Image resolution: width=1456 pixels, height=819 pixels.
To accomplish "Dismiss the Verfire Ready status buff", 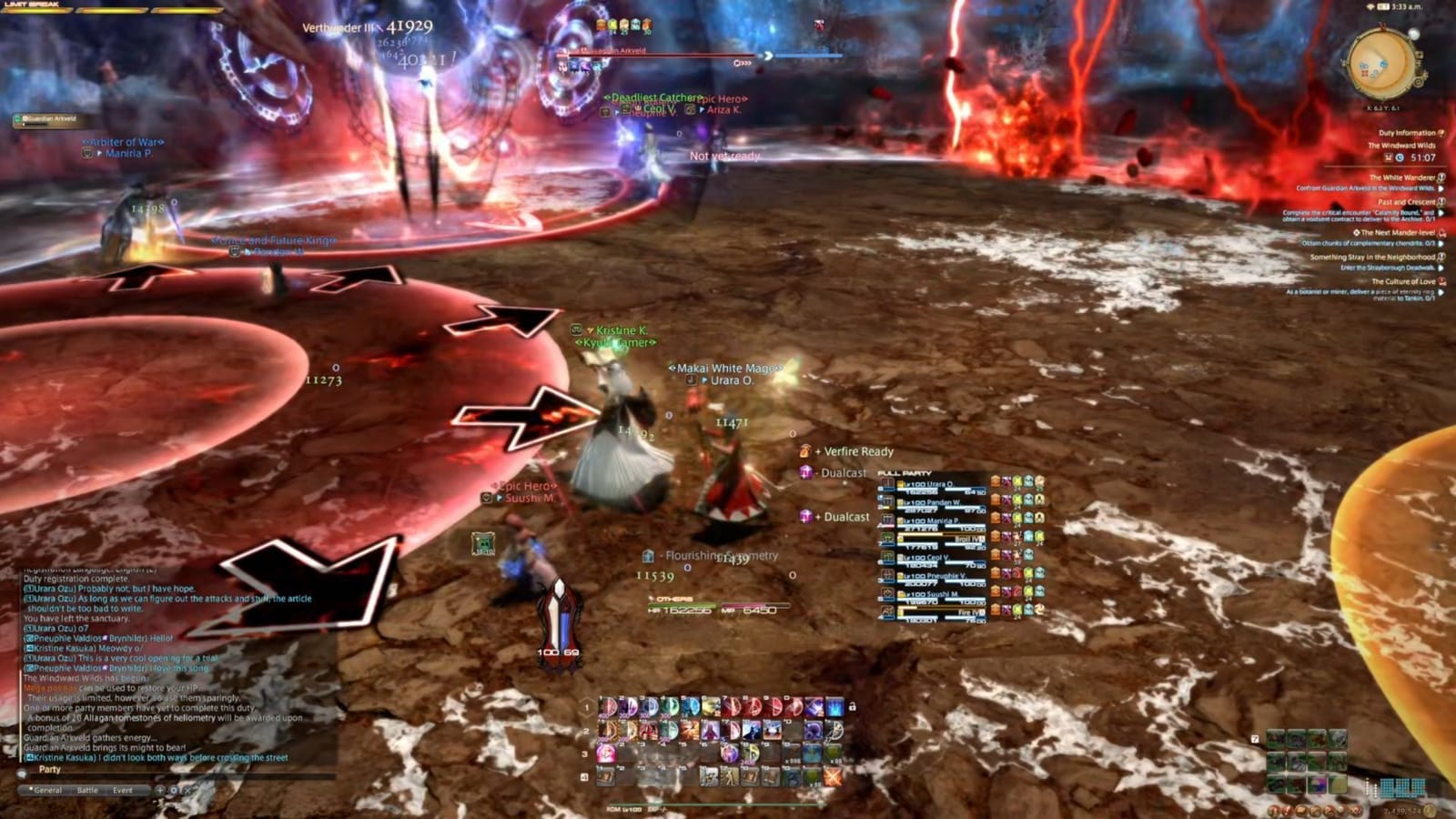I will [x=804, y=452].
